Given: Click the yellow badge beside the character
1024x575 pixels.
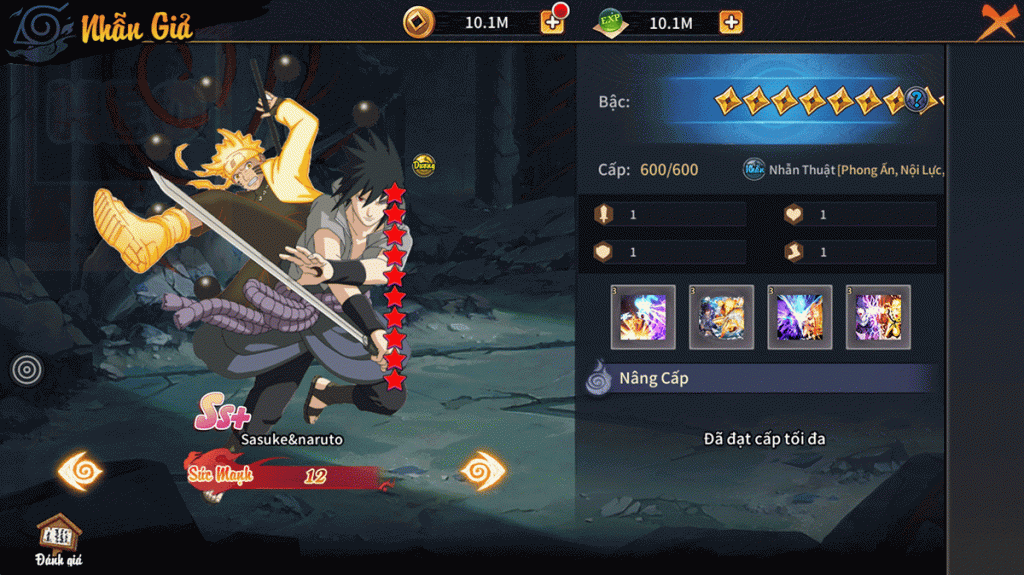Looking at the screenshot, I should (423, 165).
